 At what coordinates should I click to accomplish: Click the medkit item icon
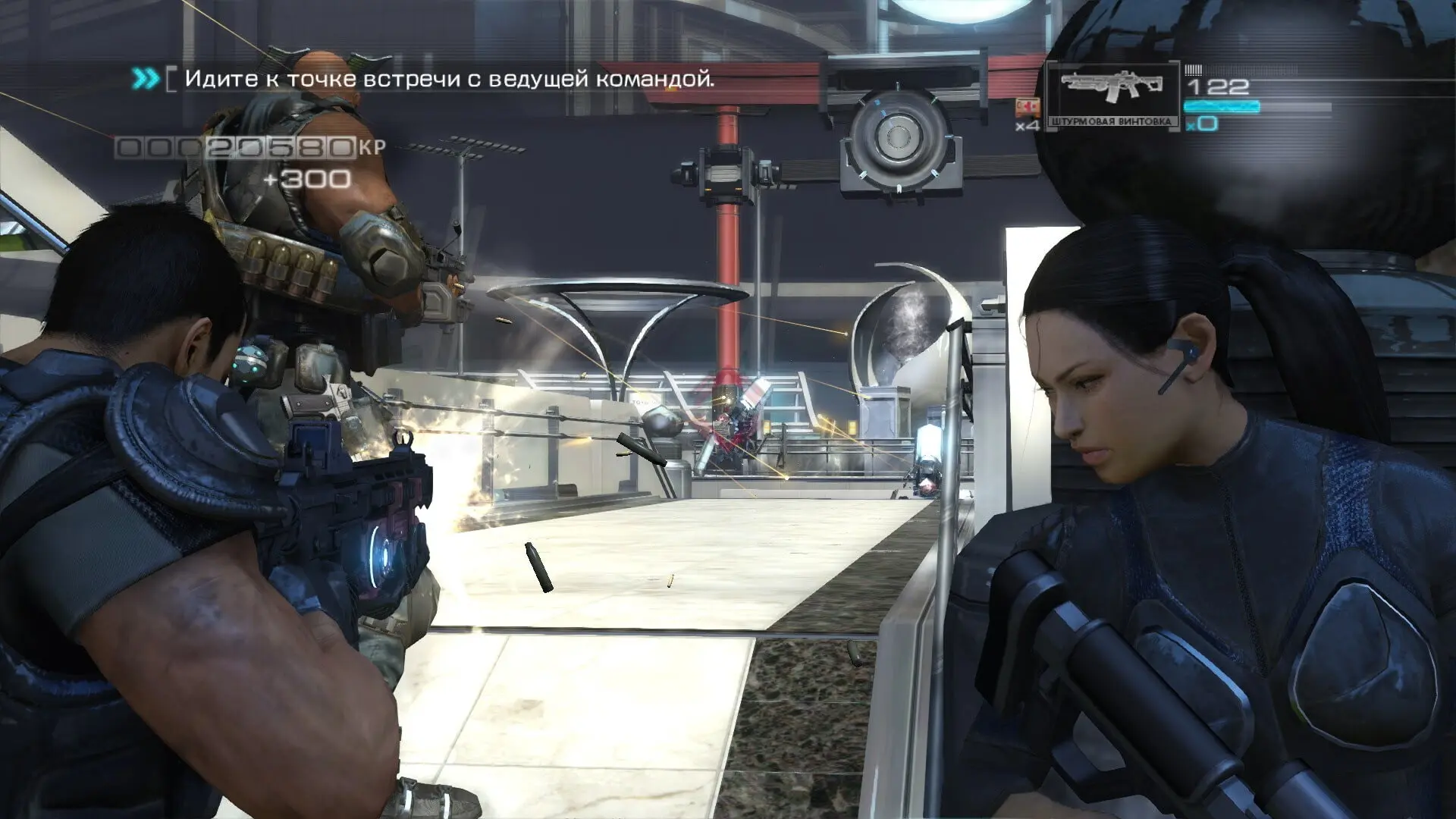click(x=1028, y=107)
